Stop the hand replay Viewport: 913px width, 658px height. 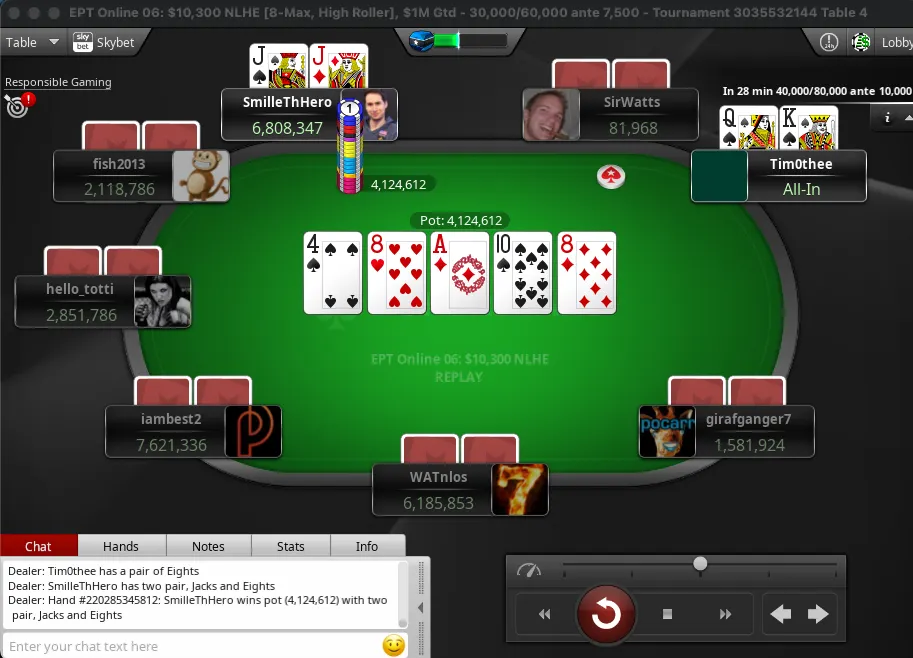click(x=668, y=614)
